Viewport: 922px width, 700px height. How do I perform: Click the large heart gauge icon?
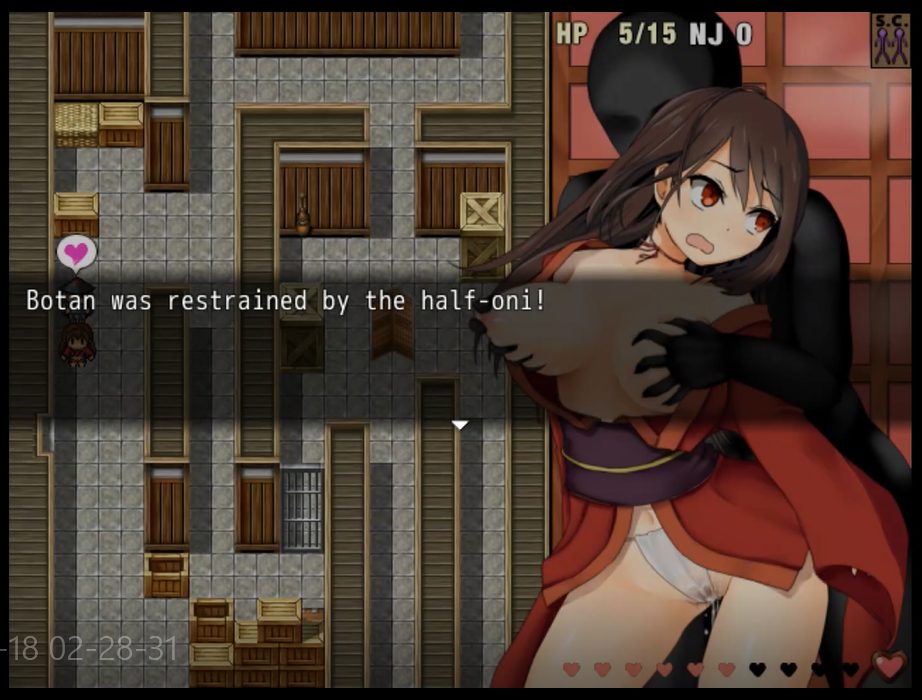point(889,665)
